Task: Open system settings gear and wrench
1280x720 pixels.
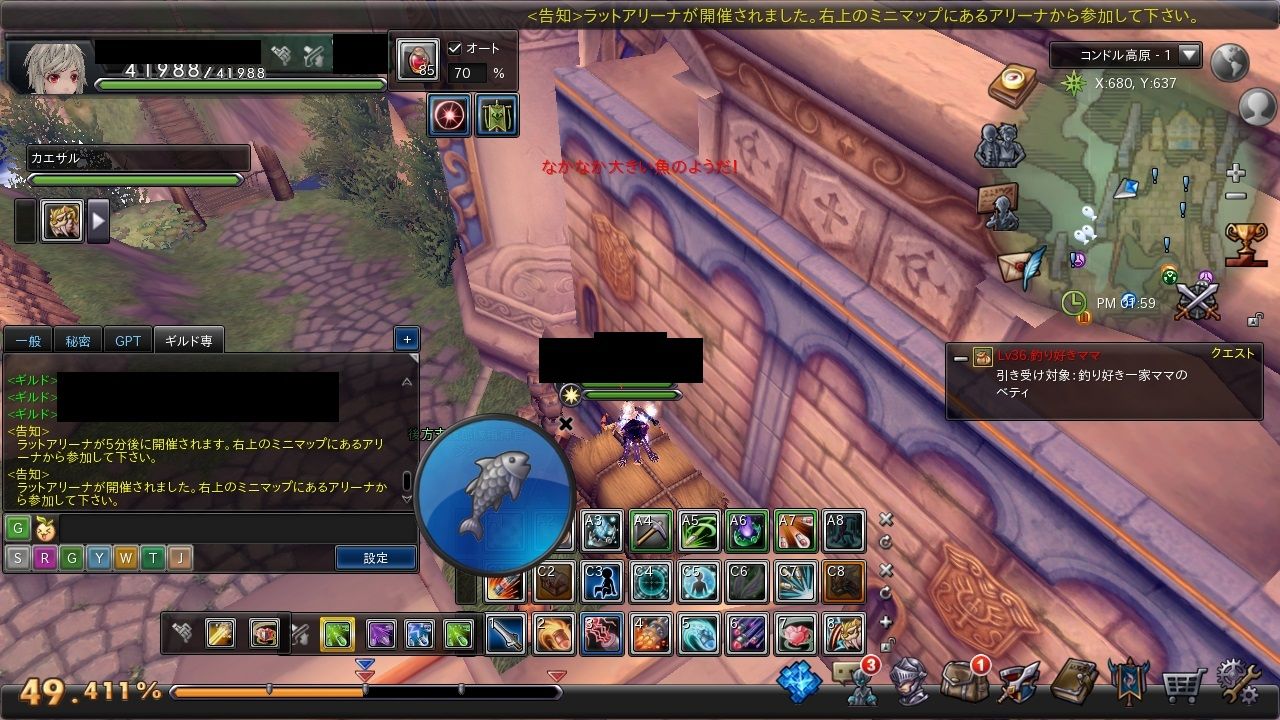Action: click(1239, 682)
